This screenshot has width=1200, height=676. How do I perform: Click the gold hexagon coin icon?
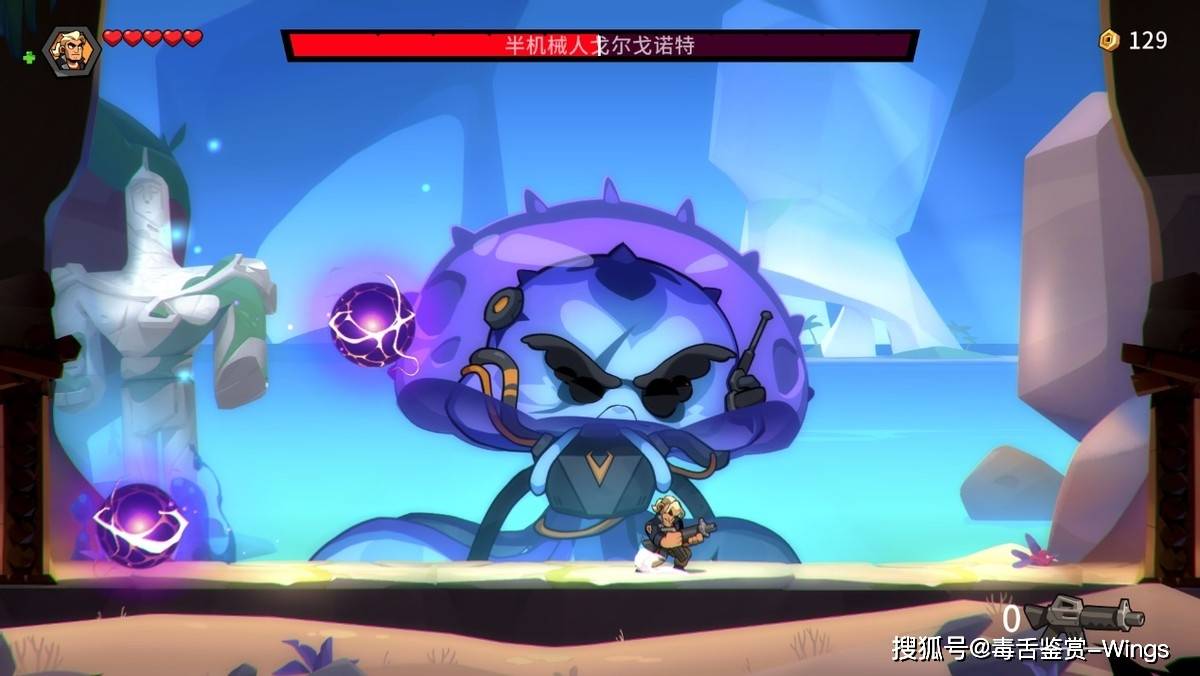1109,41
